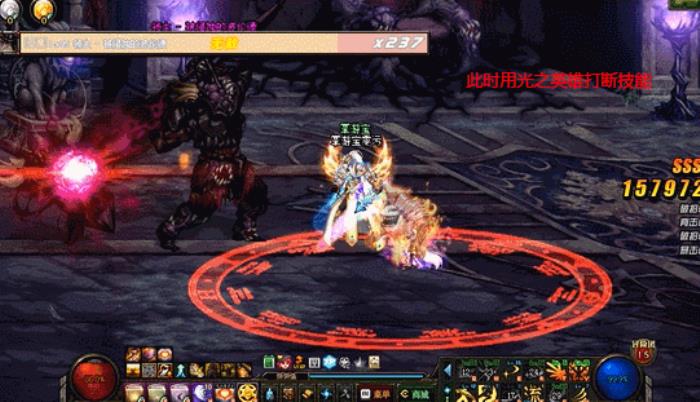Click the boss portrait beside the health bar
Screen dimensions: 700x402
10,42
